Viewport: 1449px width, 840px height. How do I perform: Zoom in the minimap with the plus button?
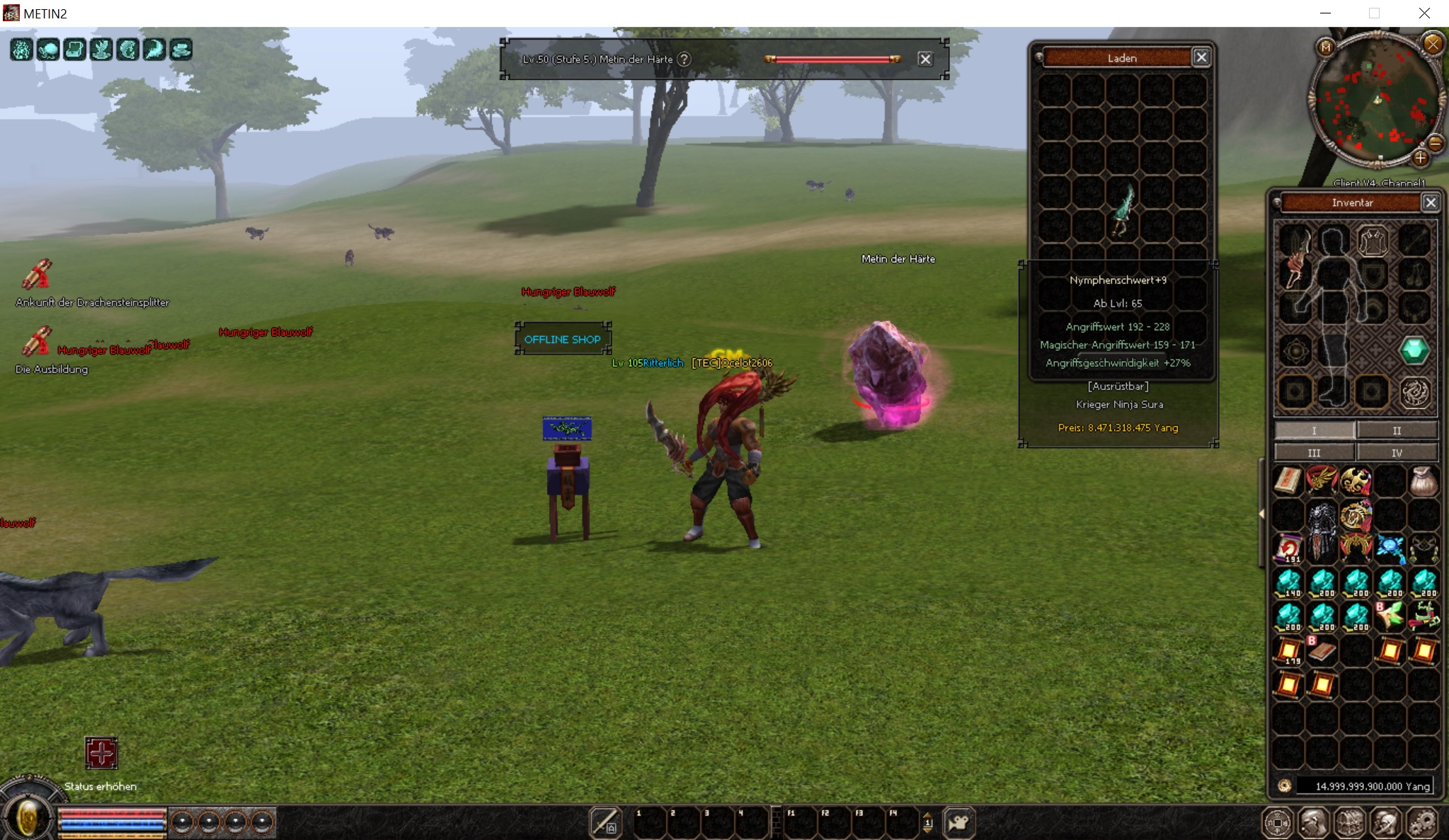(1420, 159)
